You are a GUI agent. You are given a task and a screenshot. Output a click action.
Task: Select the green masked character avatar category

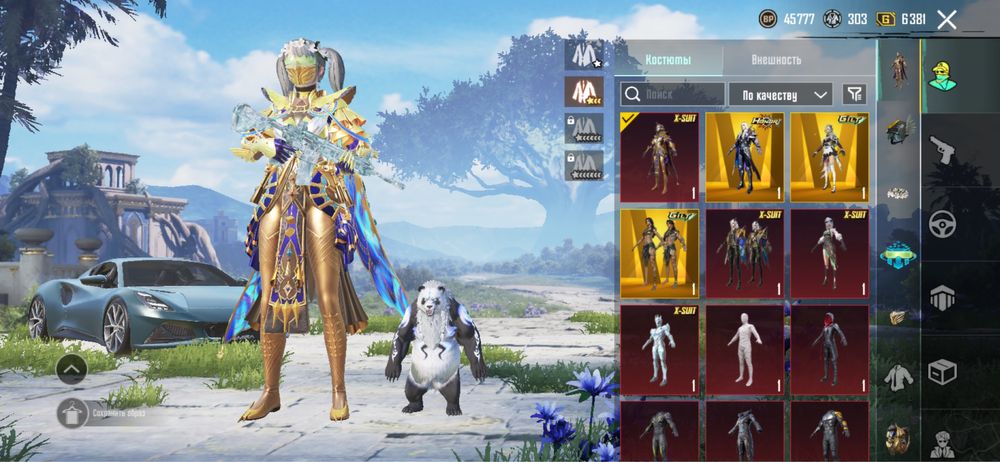(x=942, y=76)
